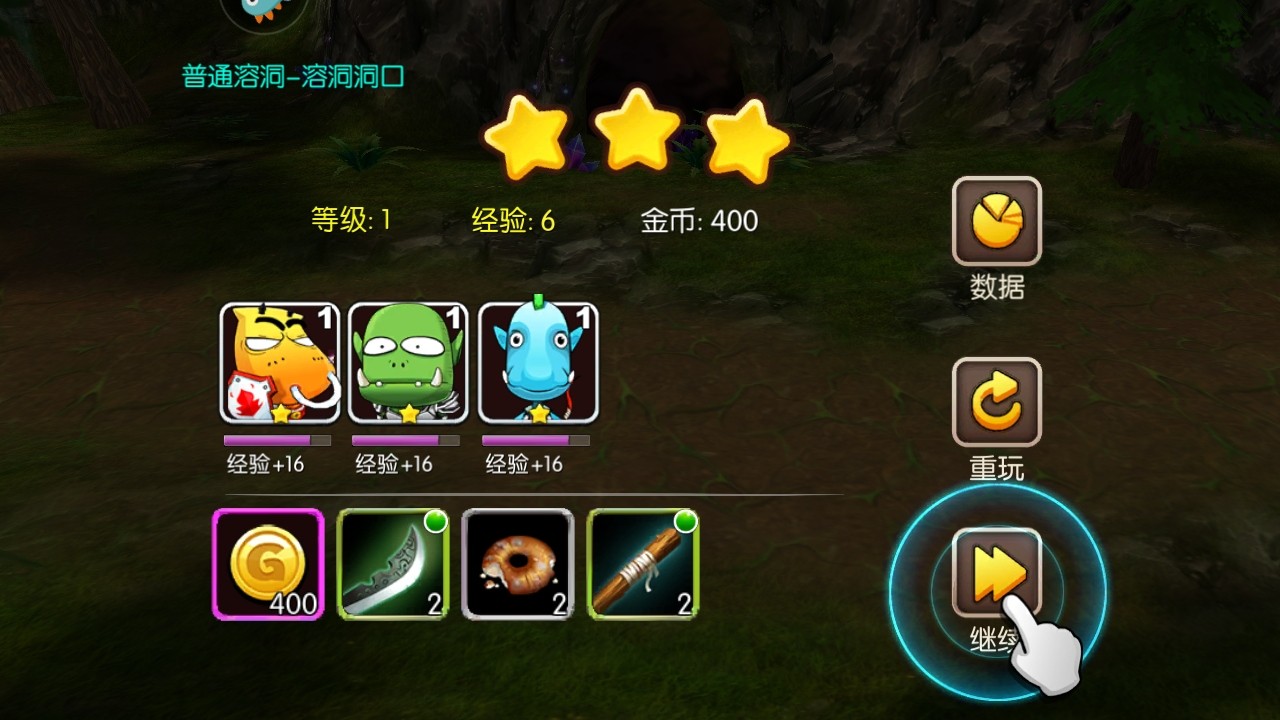Image resolution: width=1280 pixels, height=720 pixels.
Task: View the green curved blade reward
Action: [x=393, y=564]
